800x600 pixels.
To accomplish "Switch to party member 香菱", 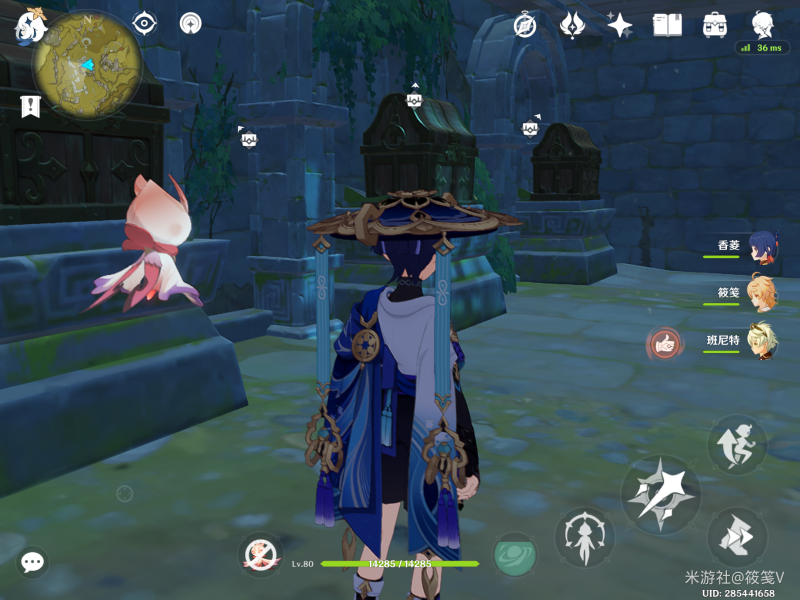I will 760,248.
